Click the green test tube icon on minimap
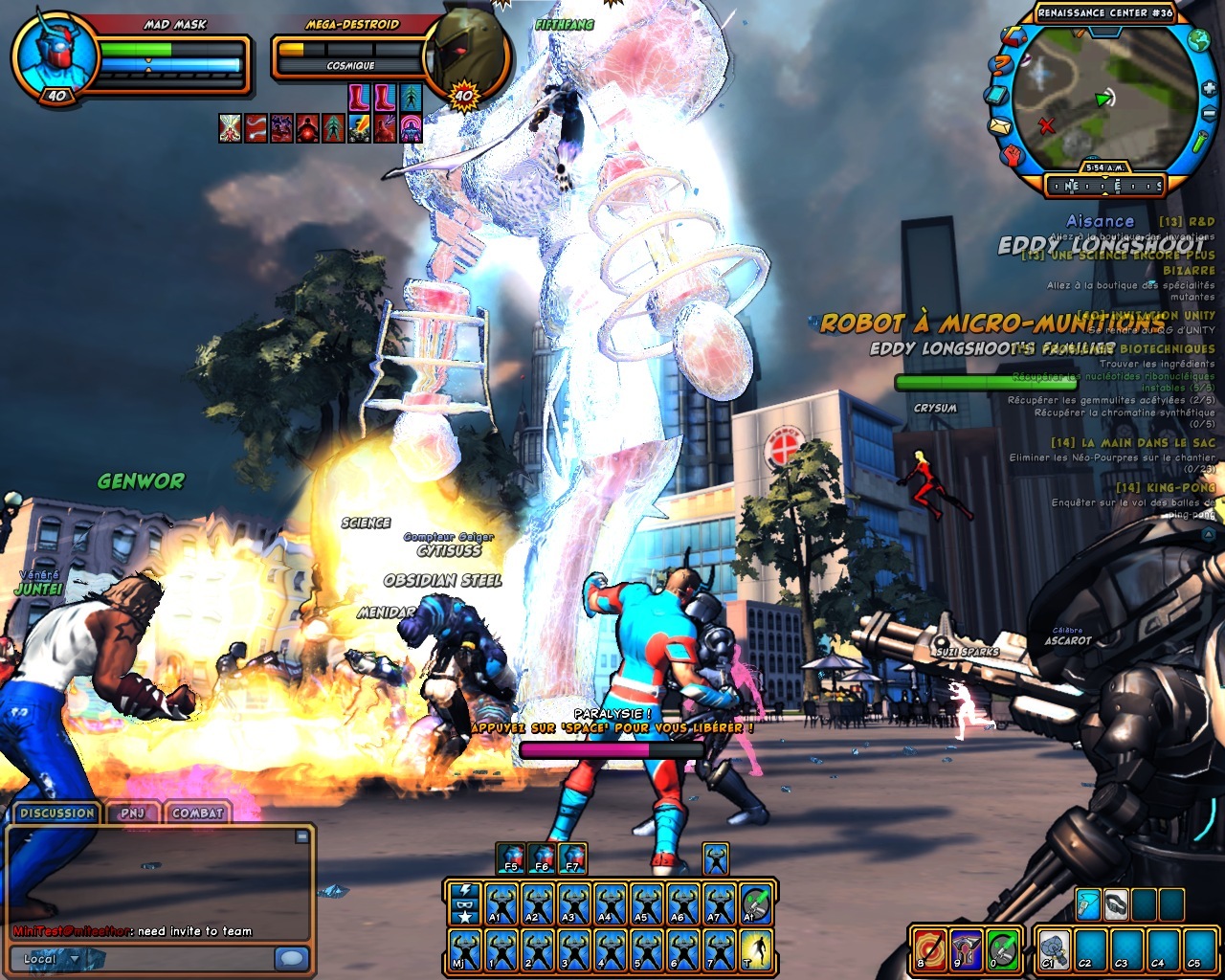1225x980 pixels. tap(1202, 142)
